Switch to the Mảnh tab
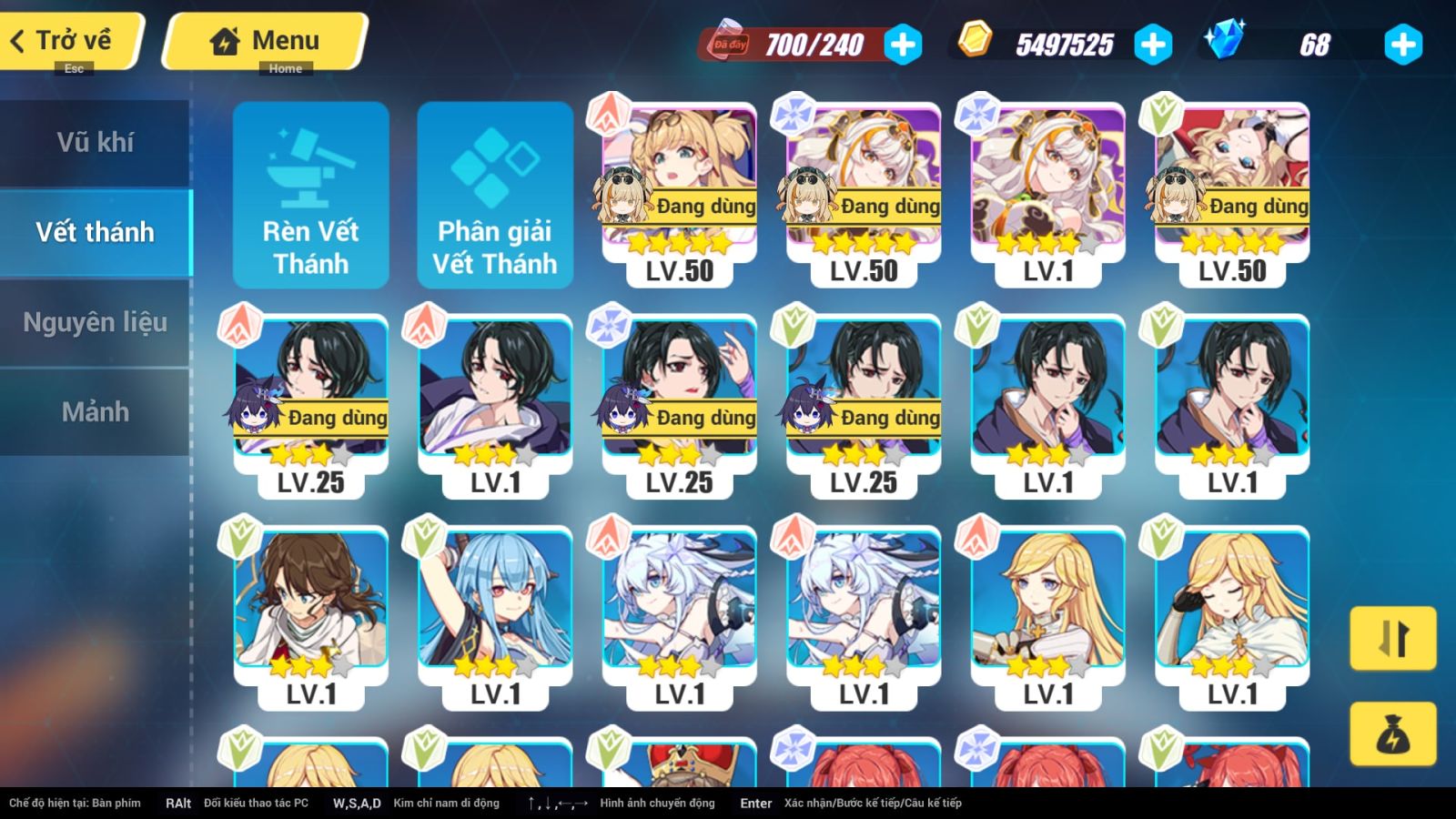 coord(95,411)
